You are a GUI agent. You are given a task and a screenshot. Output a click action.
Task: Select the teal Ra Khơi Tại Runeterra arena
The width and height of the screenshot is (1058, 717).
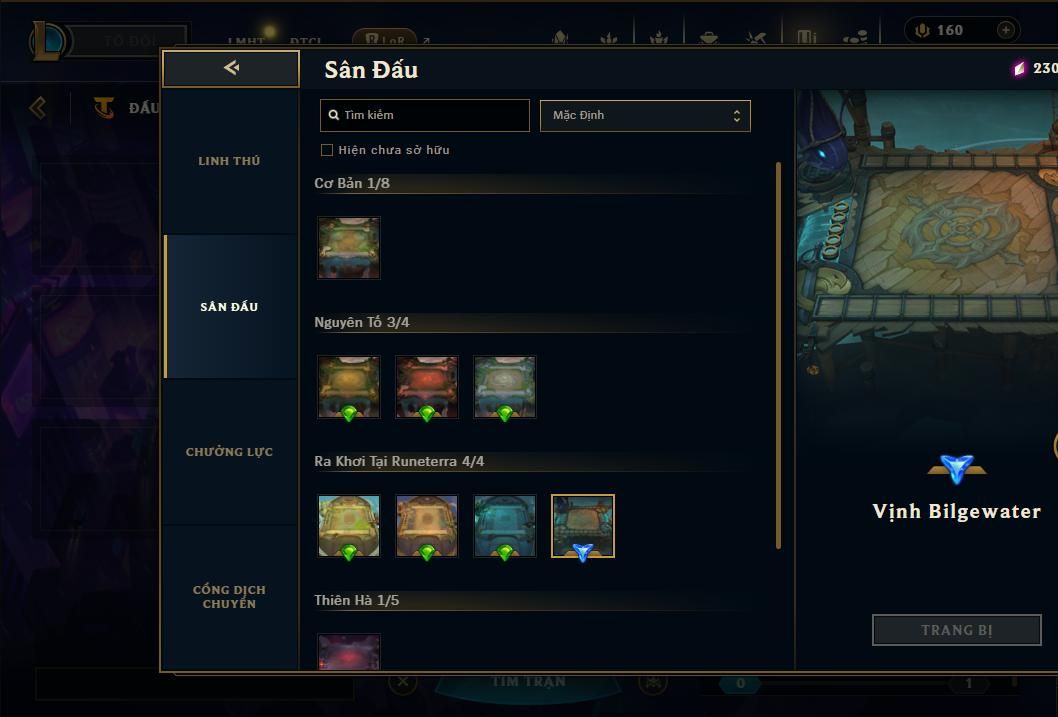coord(505,525)
